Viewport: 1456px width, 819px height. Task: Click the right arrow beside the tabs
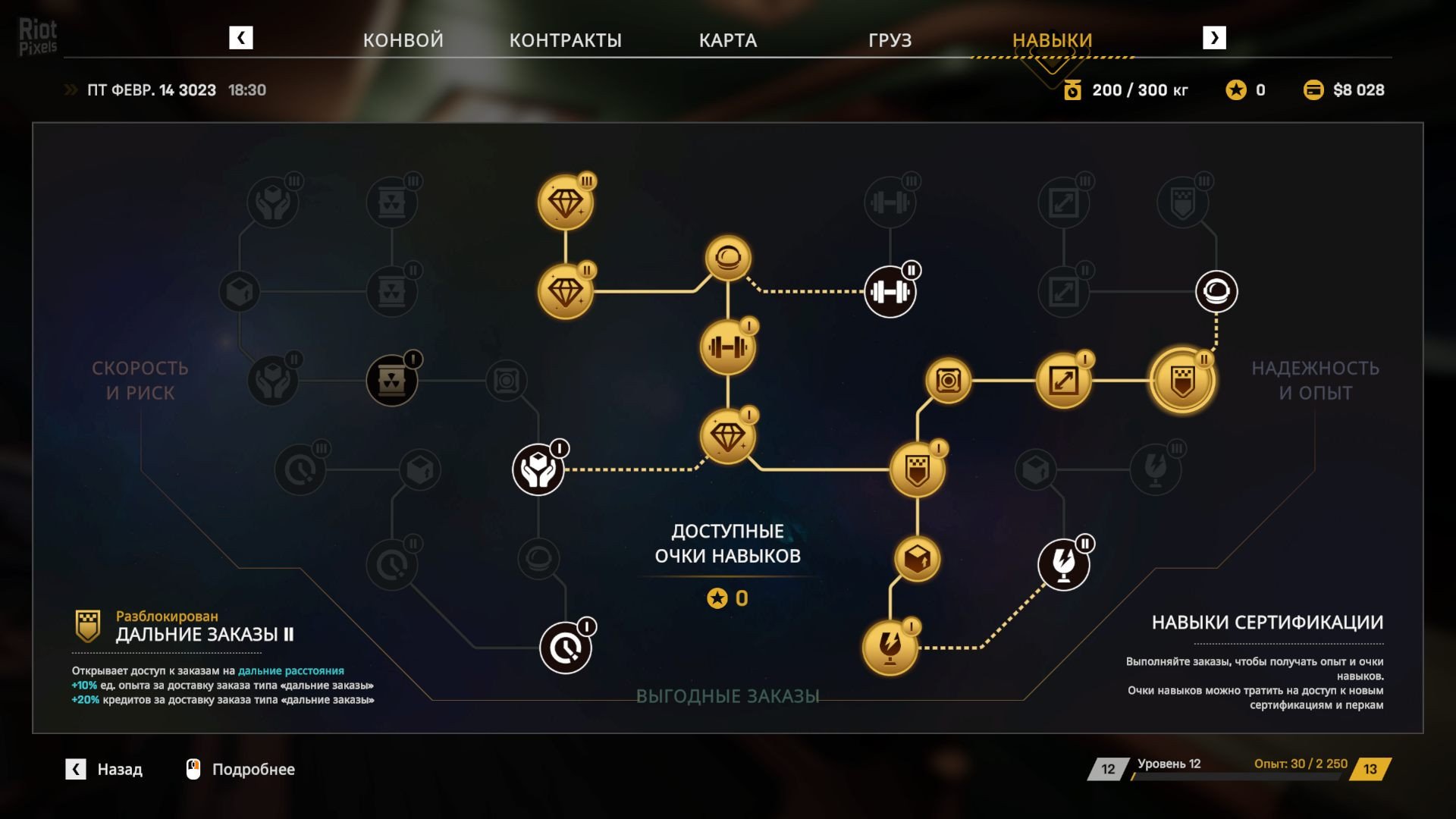pyautogui.click(x=1214, y=38)
